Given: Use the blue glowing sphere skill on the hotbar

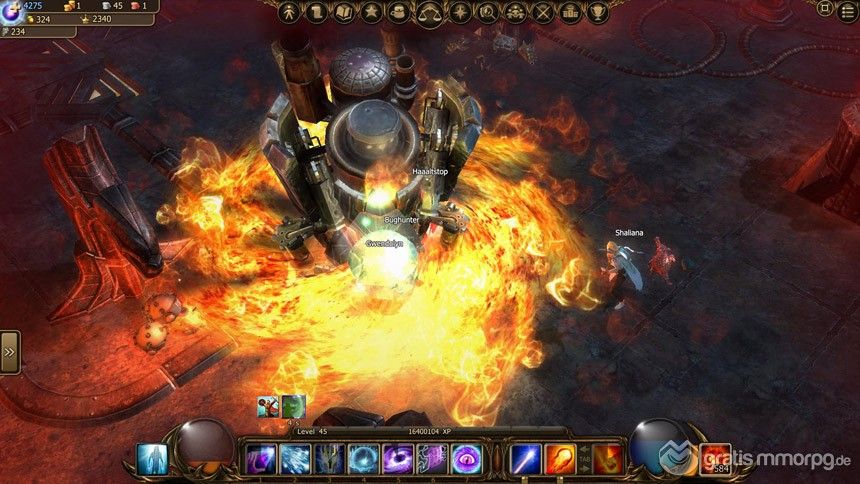Looking at the screenshot, I should [363, 459].
